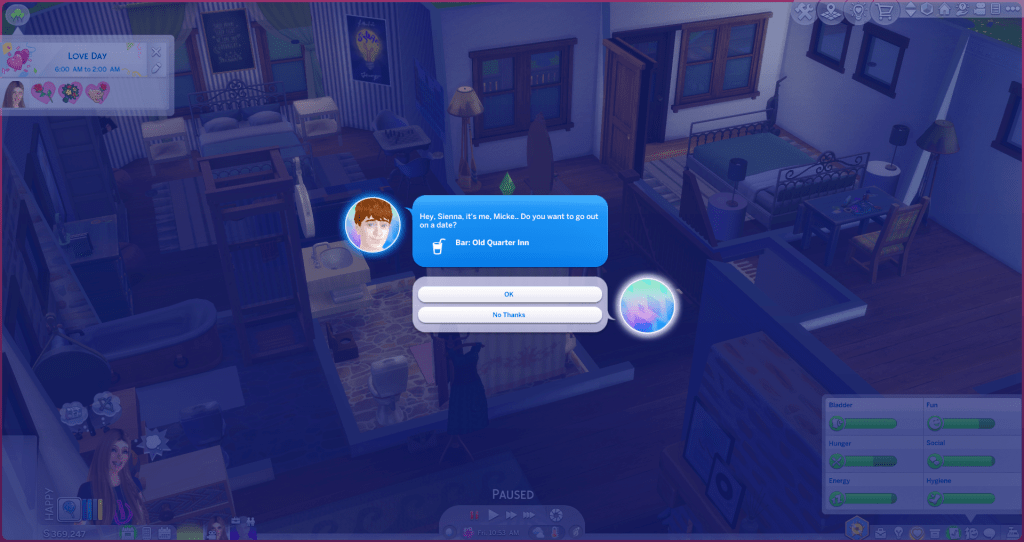
Task: Open the home lot icon in the top bar
Action: [x=945, y=10]
